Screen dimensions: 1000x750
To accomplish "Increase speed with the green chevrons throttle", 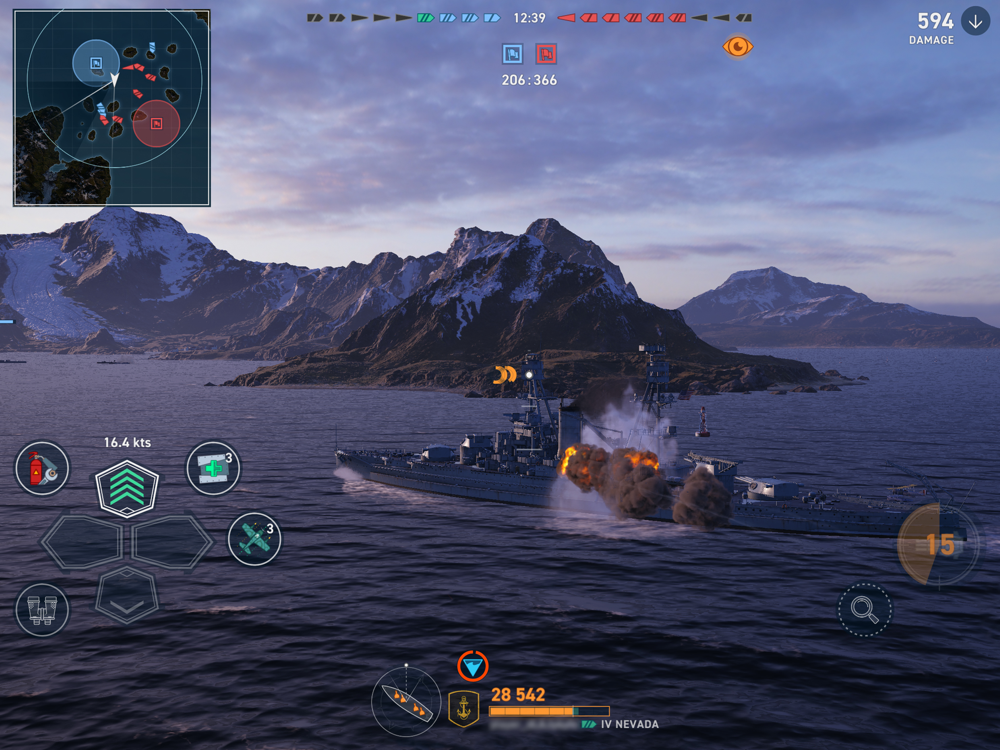I will (x=127, y=489).
